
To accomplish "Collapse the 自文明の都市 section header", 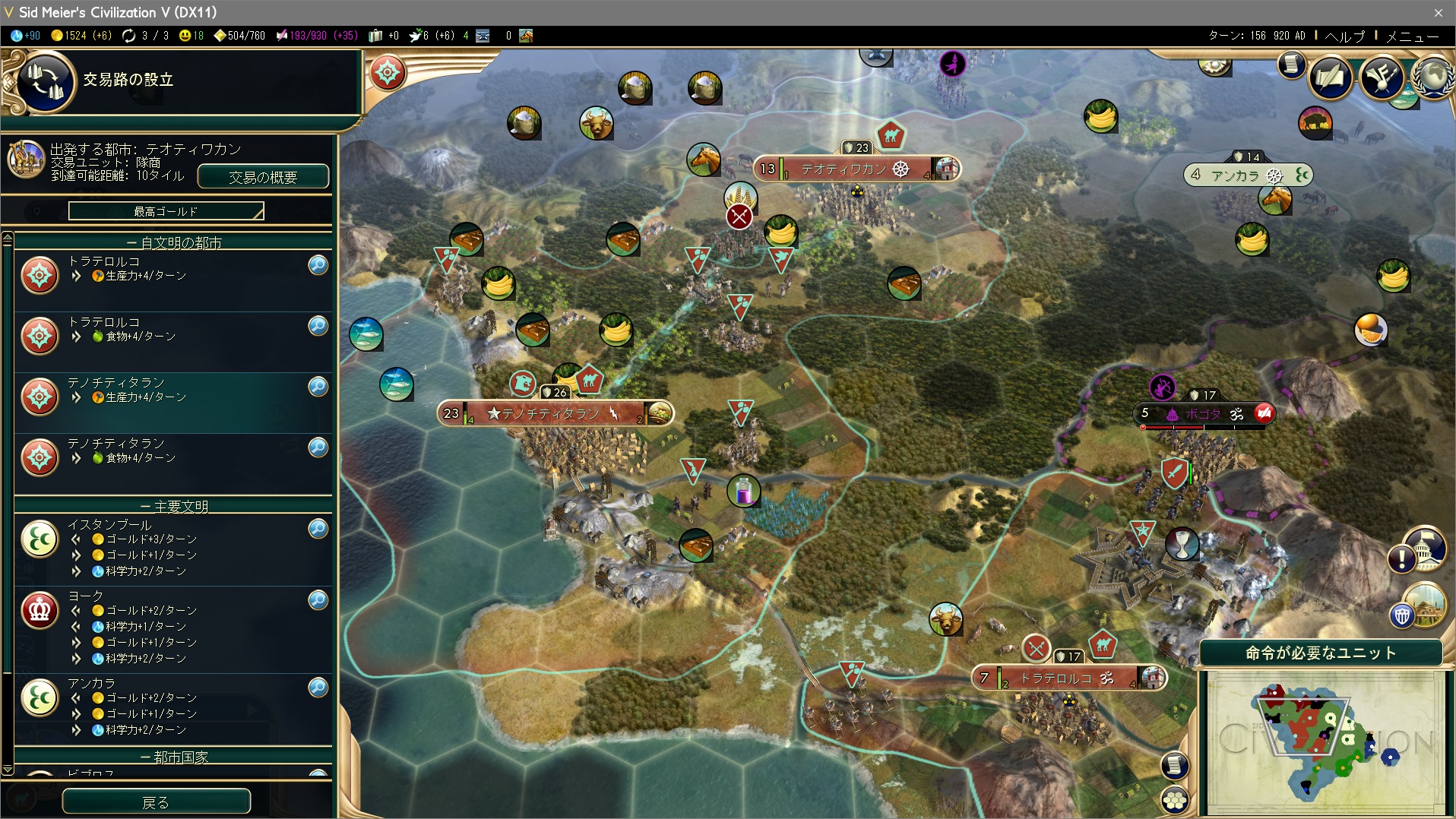I will pos(173,242).
